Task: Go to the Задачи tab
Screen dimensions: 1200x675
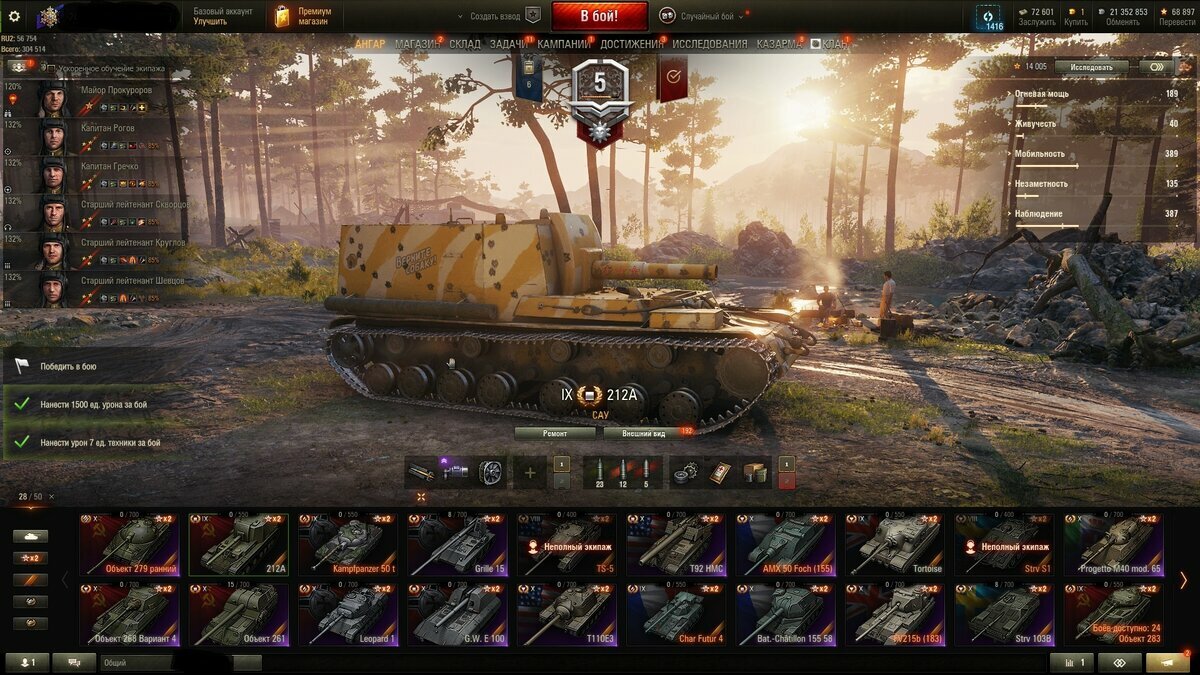Action: [x=509, y=44]
